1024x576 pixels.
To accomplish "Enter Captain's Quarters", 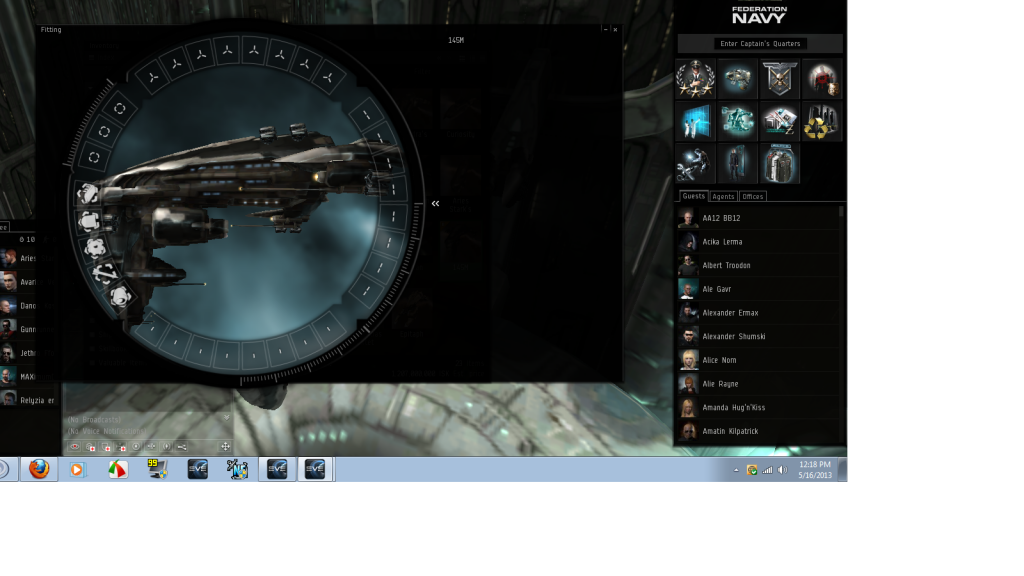I will [x=760, y=44].
